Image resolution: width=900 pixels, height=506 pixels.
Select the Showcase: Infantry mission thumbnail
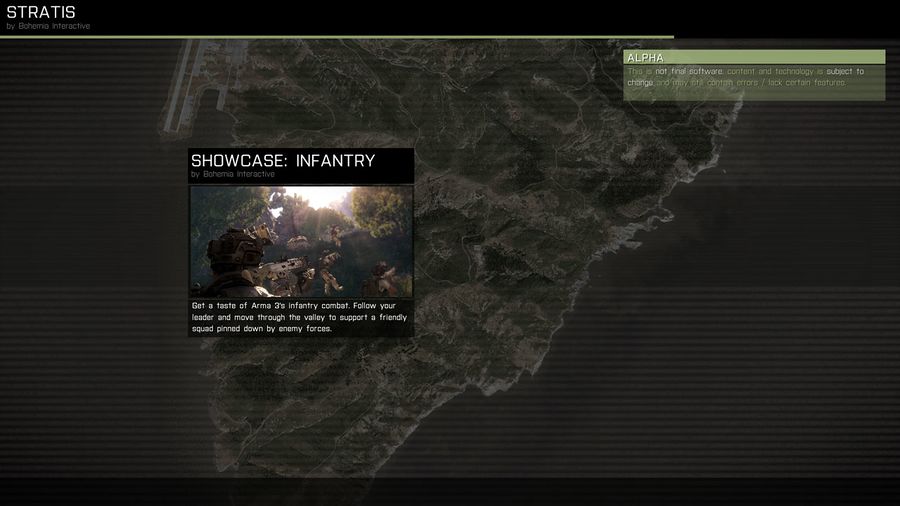tap(301, 241)
